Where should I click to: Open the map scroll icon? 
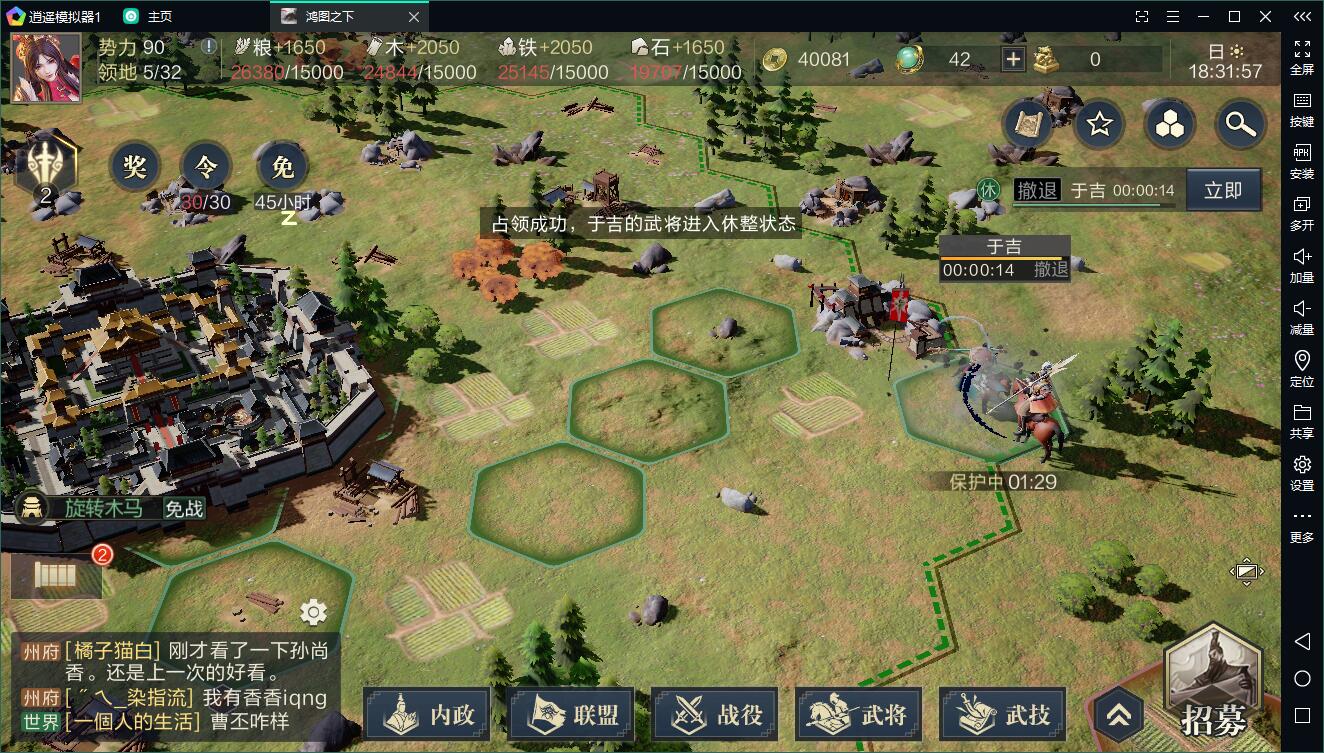click(x=1027, y=124)
